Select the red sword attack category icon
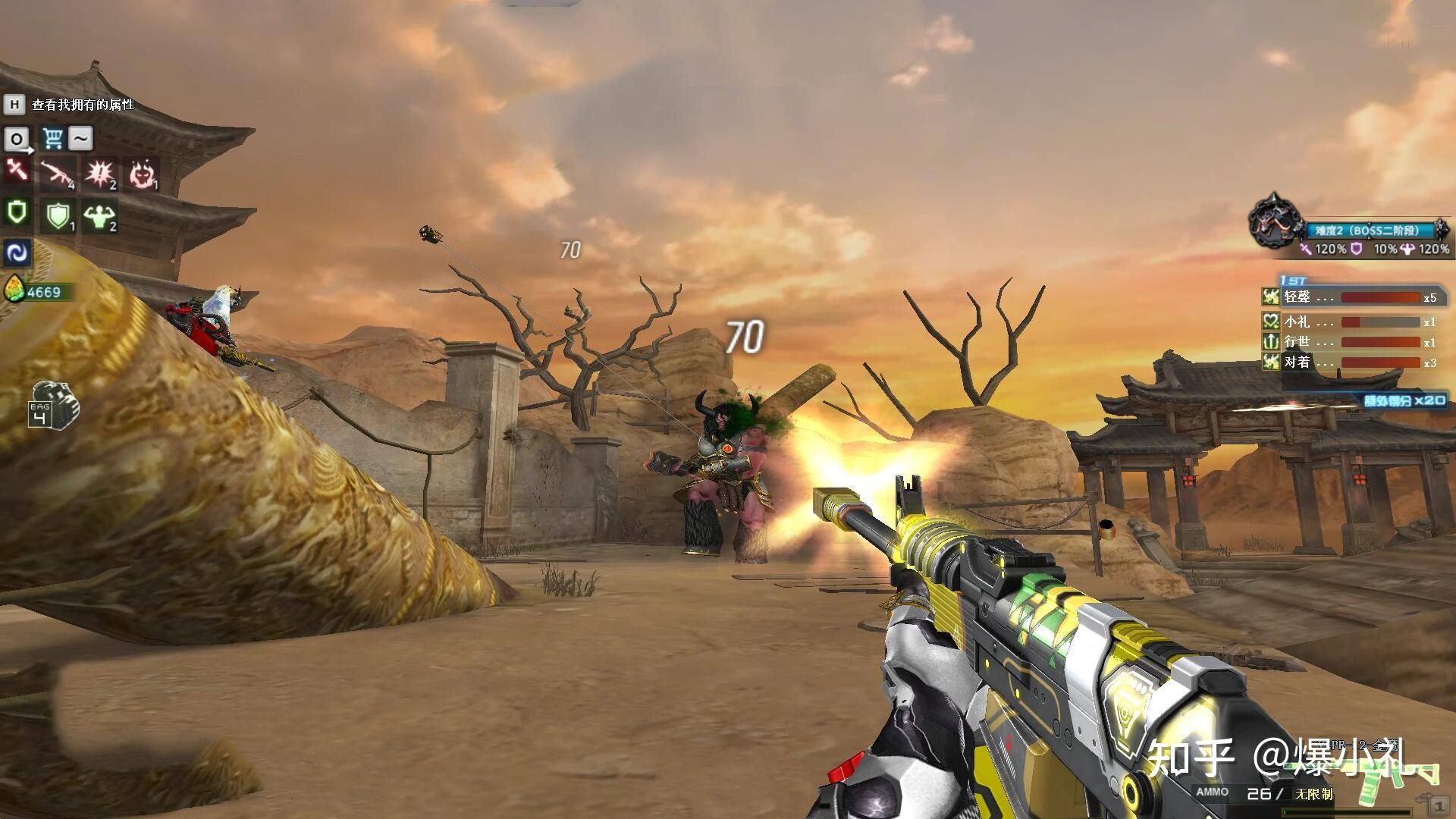Image resolution: width=1456 pixels, height=819 pixels. click(x=16, y=171)
